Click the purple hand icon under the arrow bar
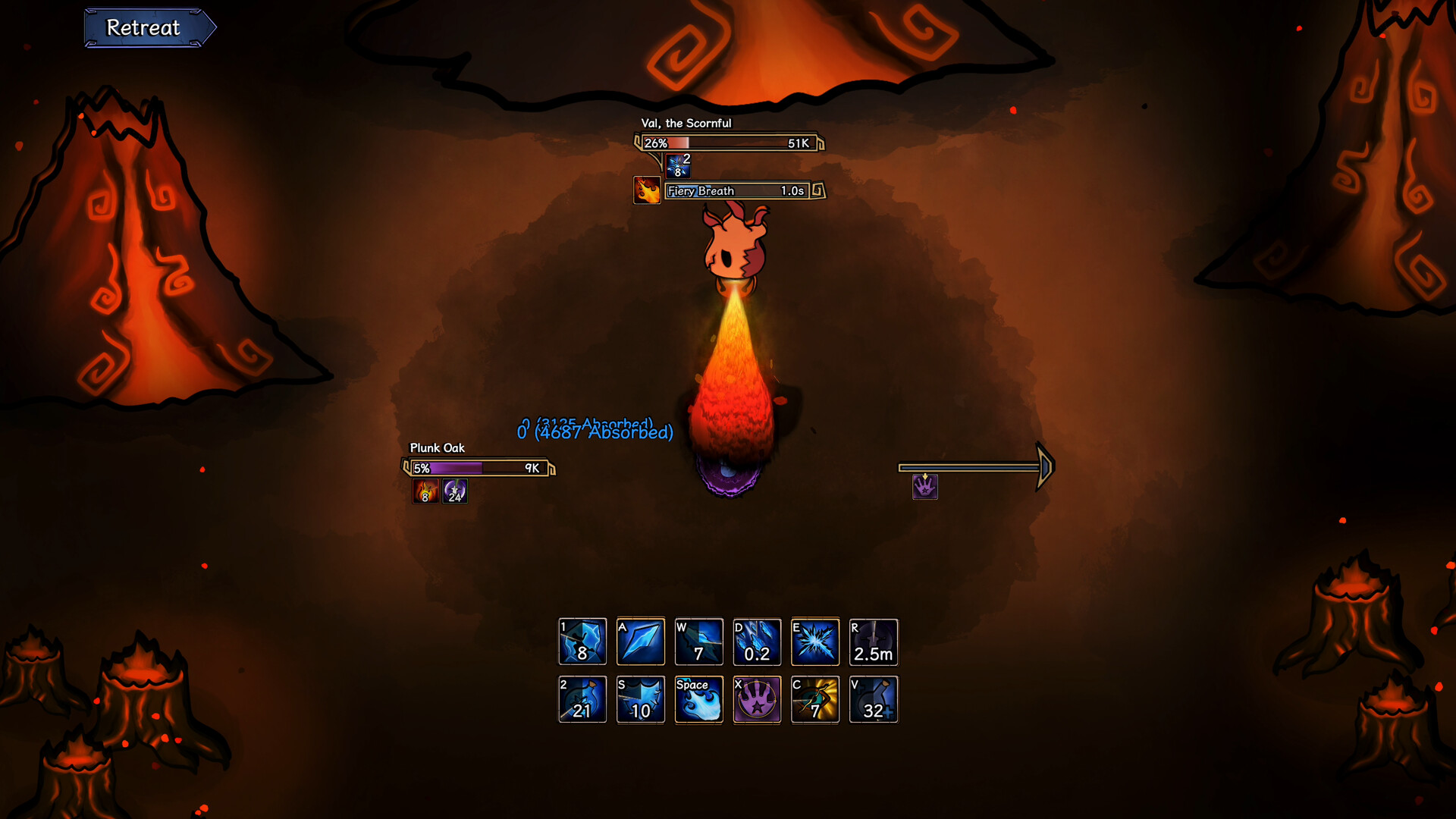 (x=924, y=488)
